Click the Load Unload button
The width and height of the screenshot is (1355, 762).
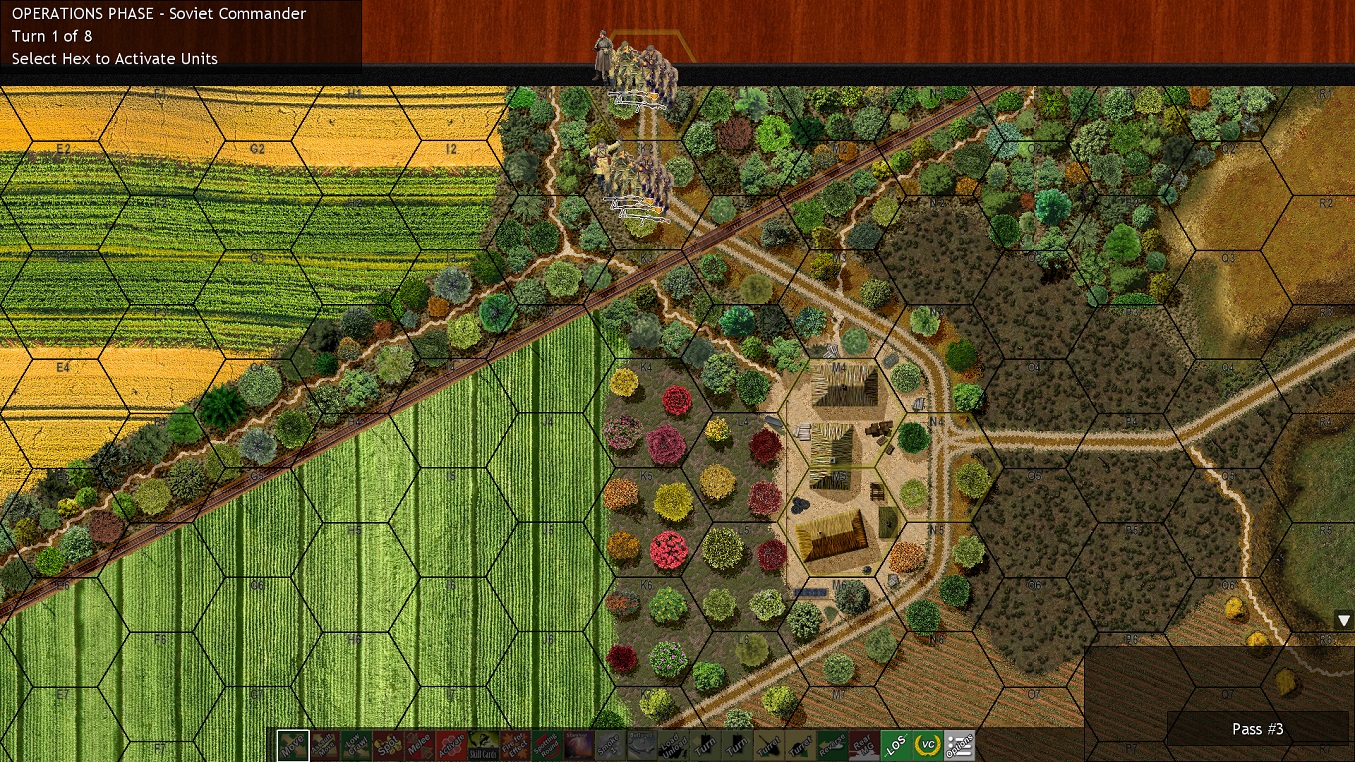point(673,745)
